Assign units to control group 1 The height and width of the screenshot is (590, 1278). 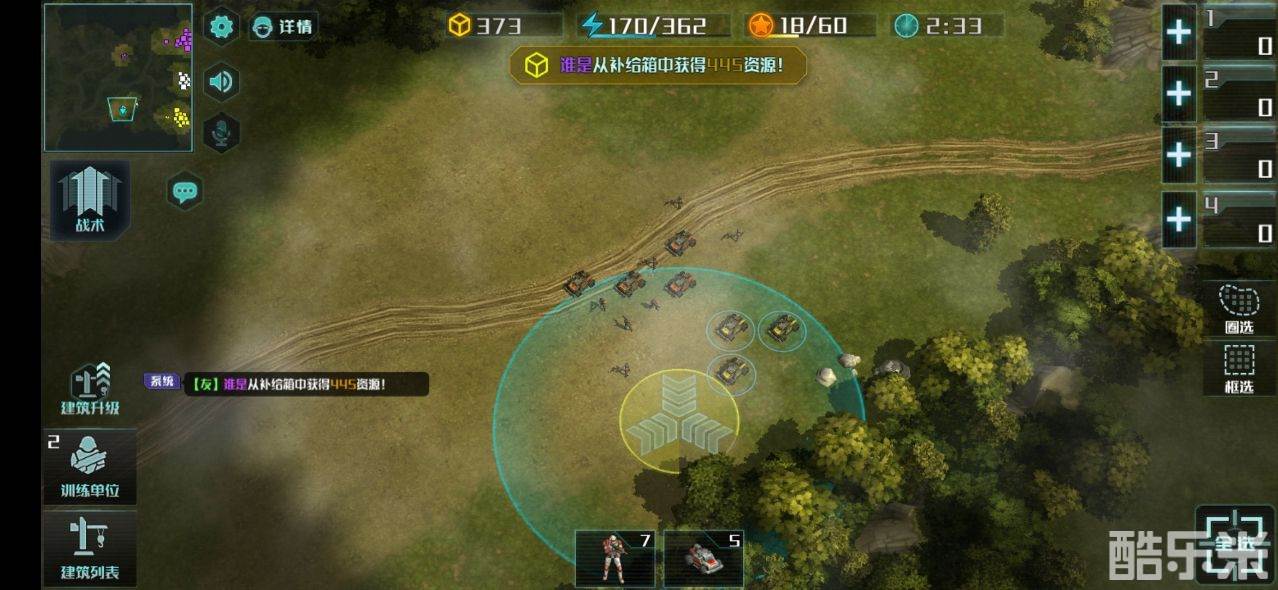pyautogui.click(x=1179, y=33)
